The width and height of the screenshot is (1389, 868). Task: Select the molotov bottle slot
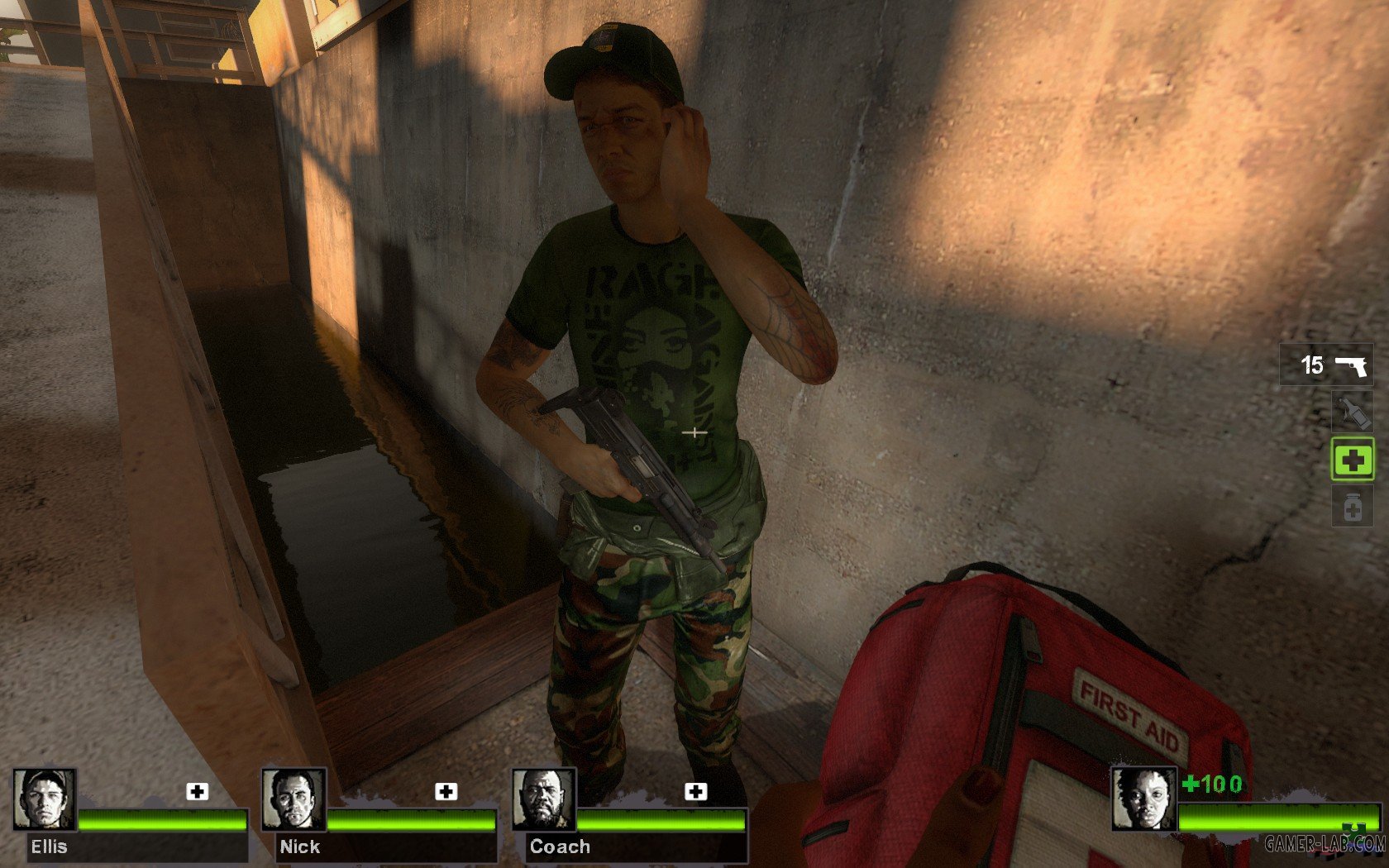[1352, 412]
